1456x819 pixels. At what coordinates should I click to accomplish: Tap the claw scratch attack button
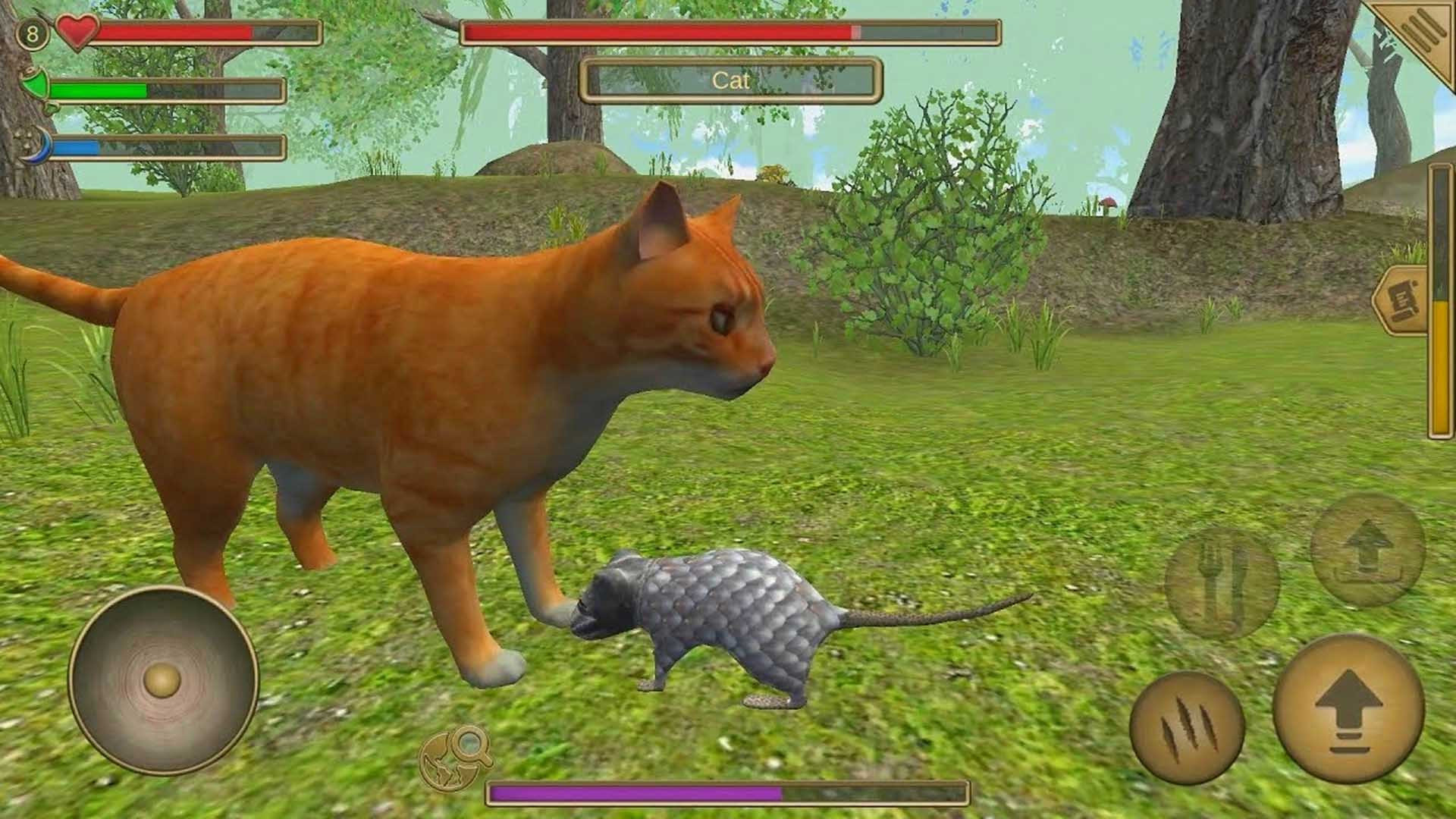coord(1186,728)
